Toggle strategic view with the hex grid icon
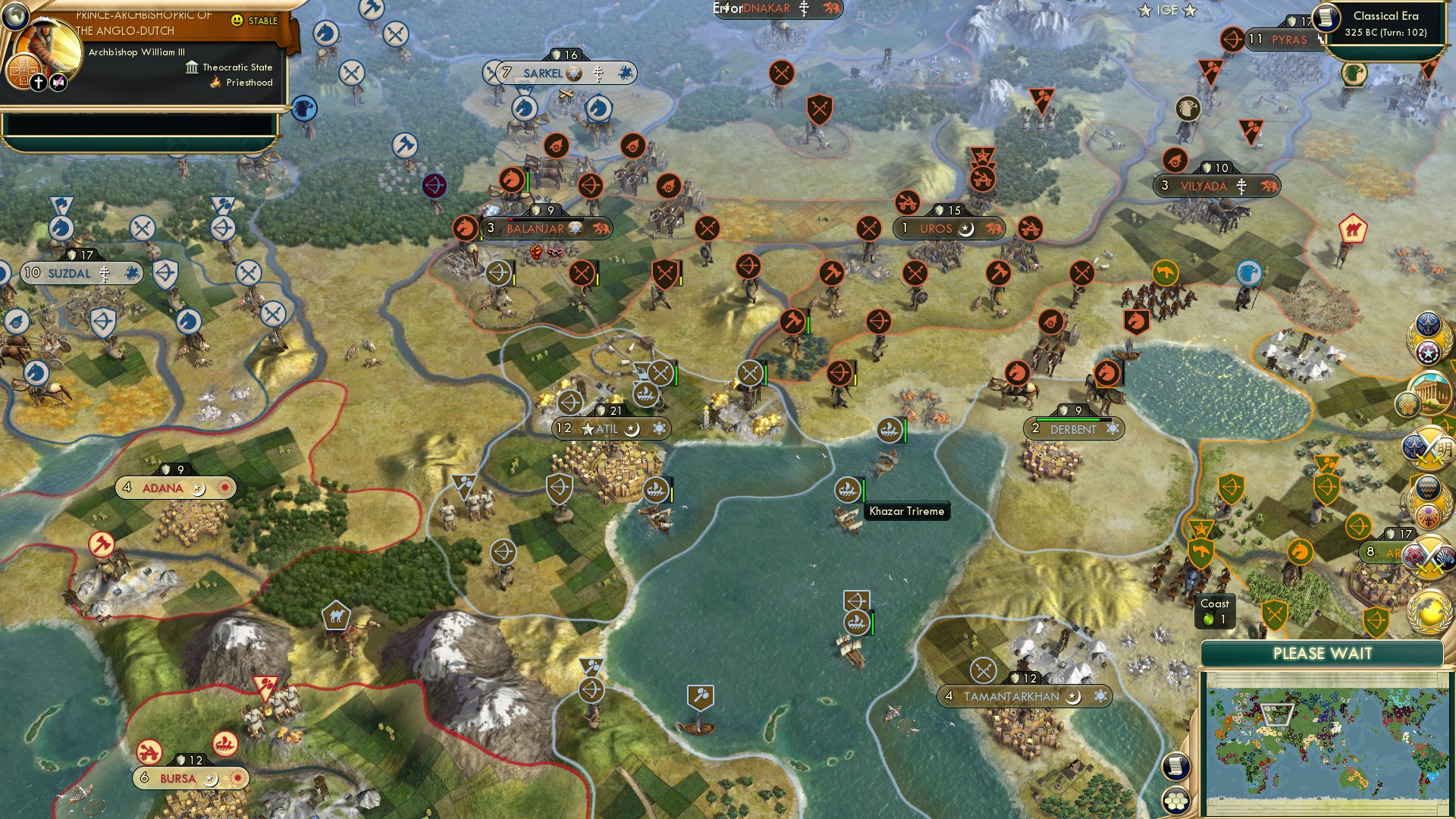Screen dimensions: 1456x819 pos(1175,802)
